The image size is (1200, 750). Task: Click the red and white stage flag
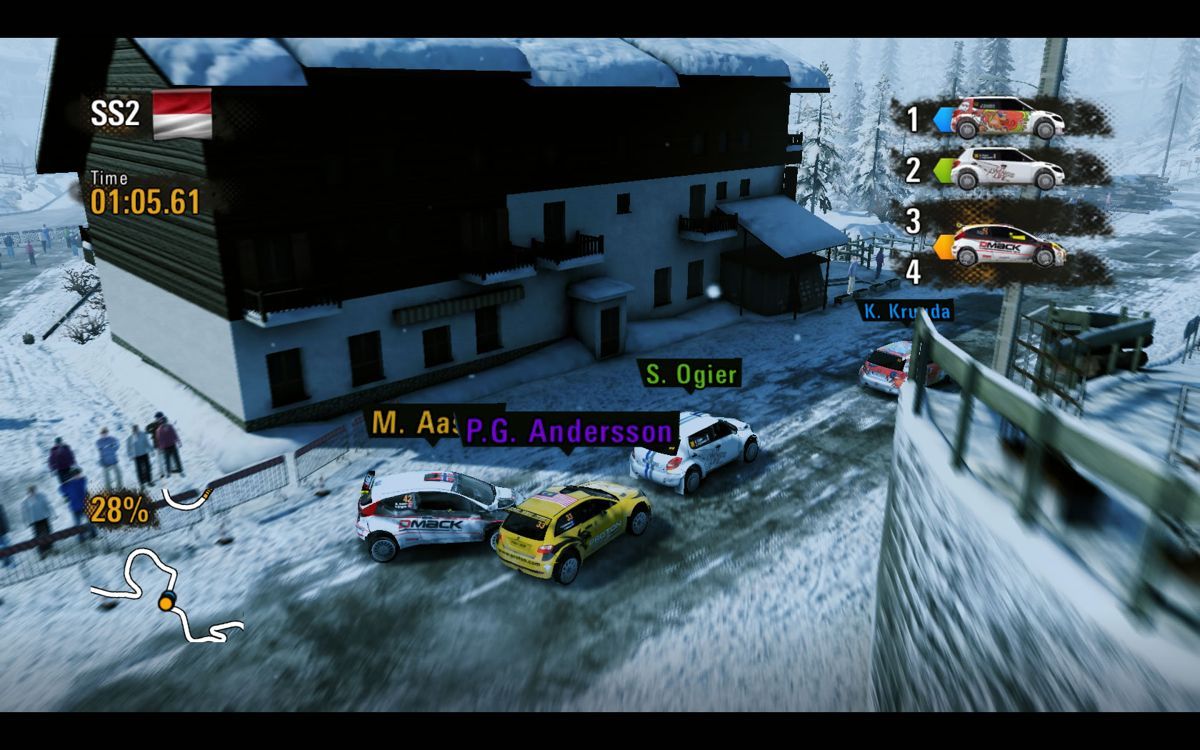coord(182,113)
